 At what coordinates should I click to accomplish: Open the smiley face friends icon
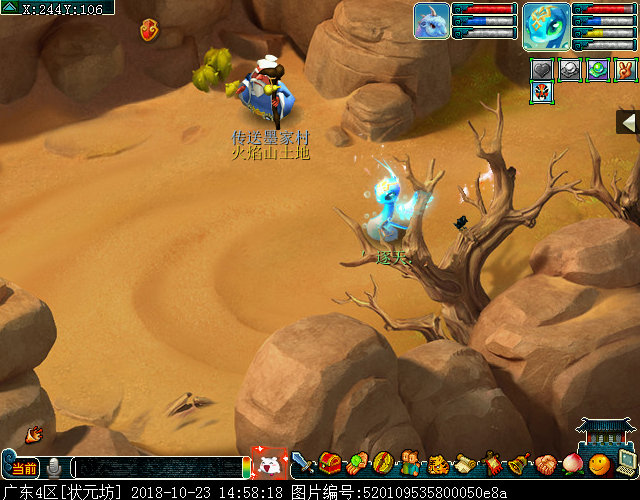599,464
